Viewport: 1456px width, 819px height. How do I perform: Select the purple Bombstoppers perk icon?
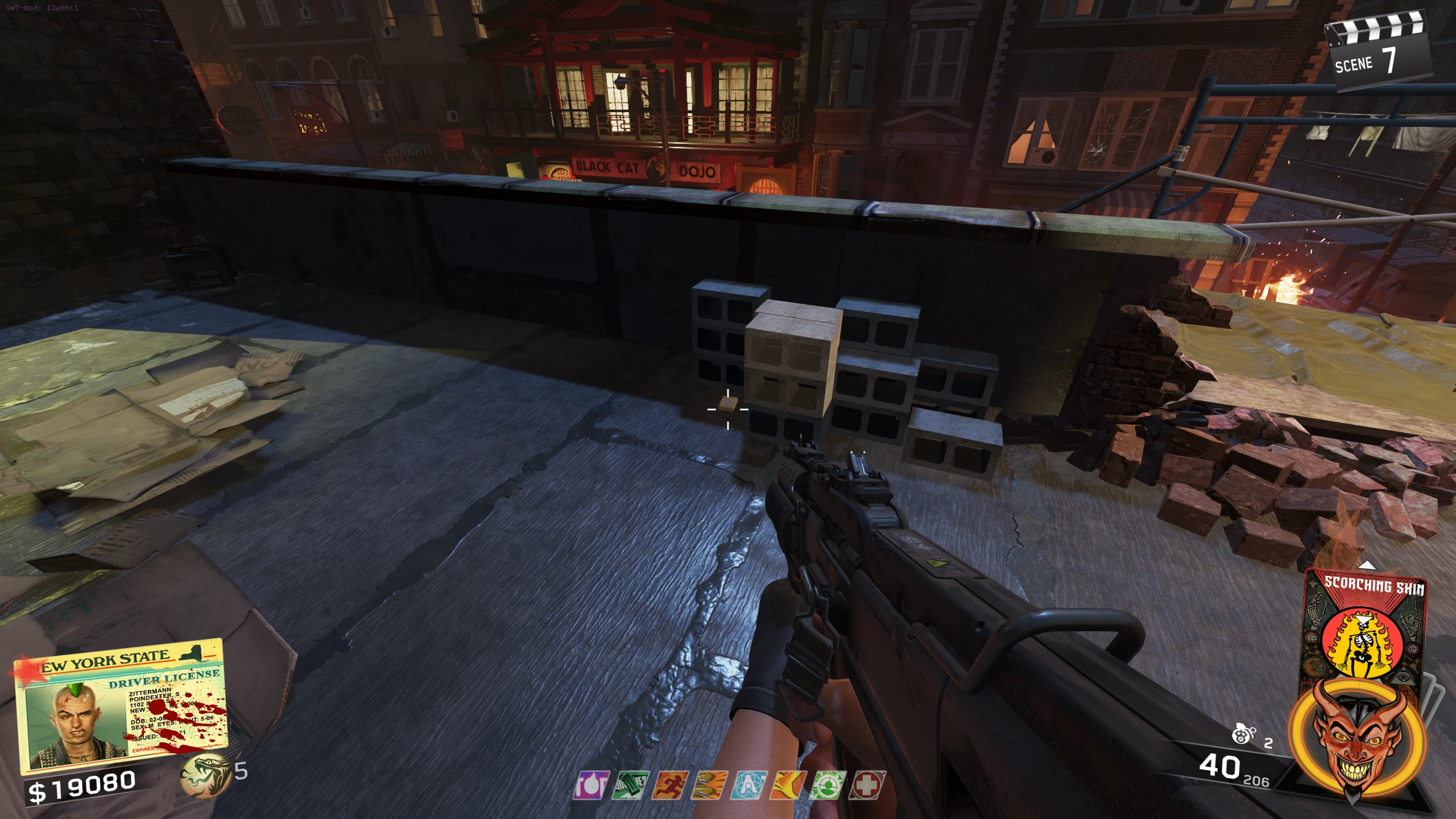(x=591, y=786)
